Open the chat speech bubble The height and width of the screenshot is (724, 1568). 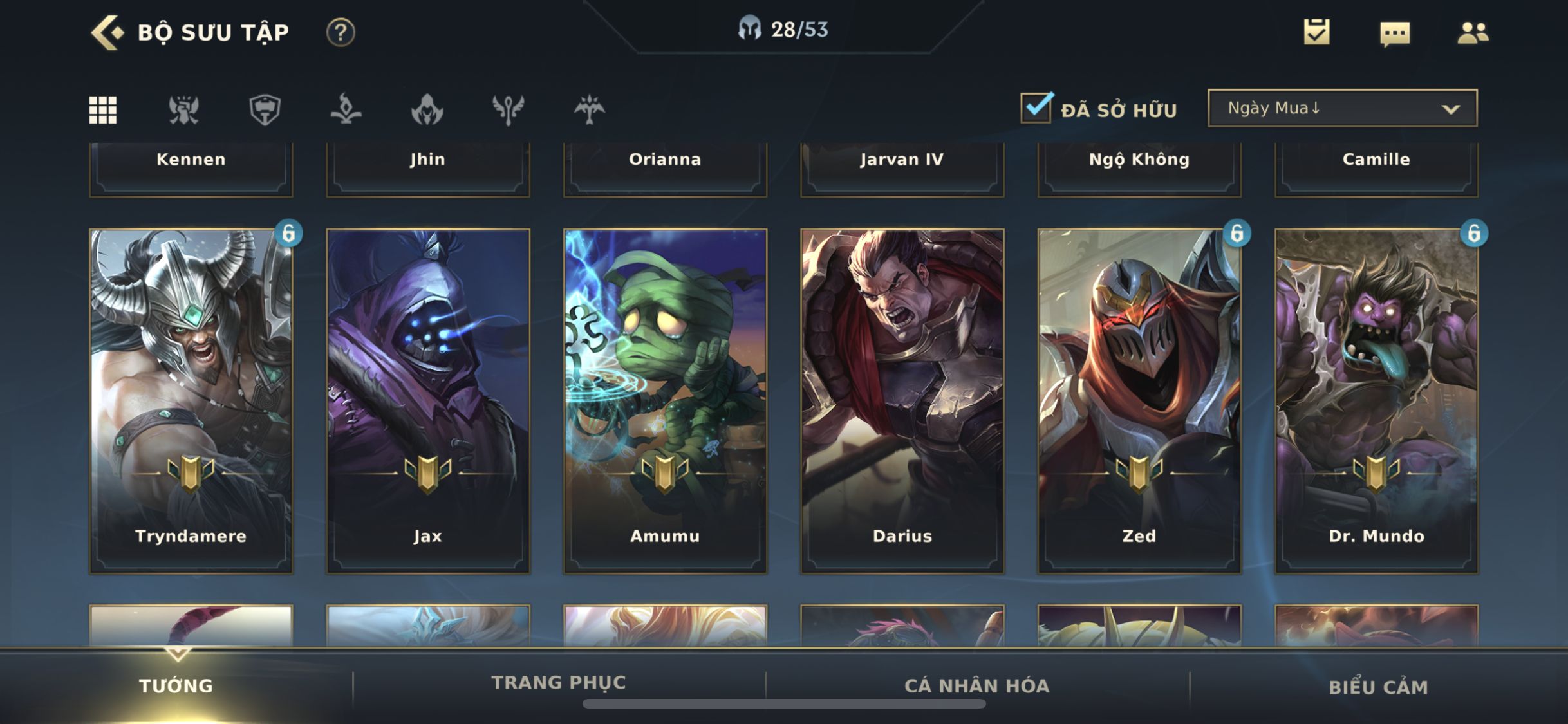click(1395, 33)
